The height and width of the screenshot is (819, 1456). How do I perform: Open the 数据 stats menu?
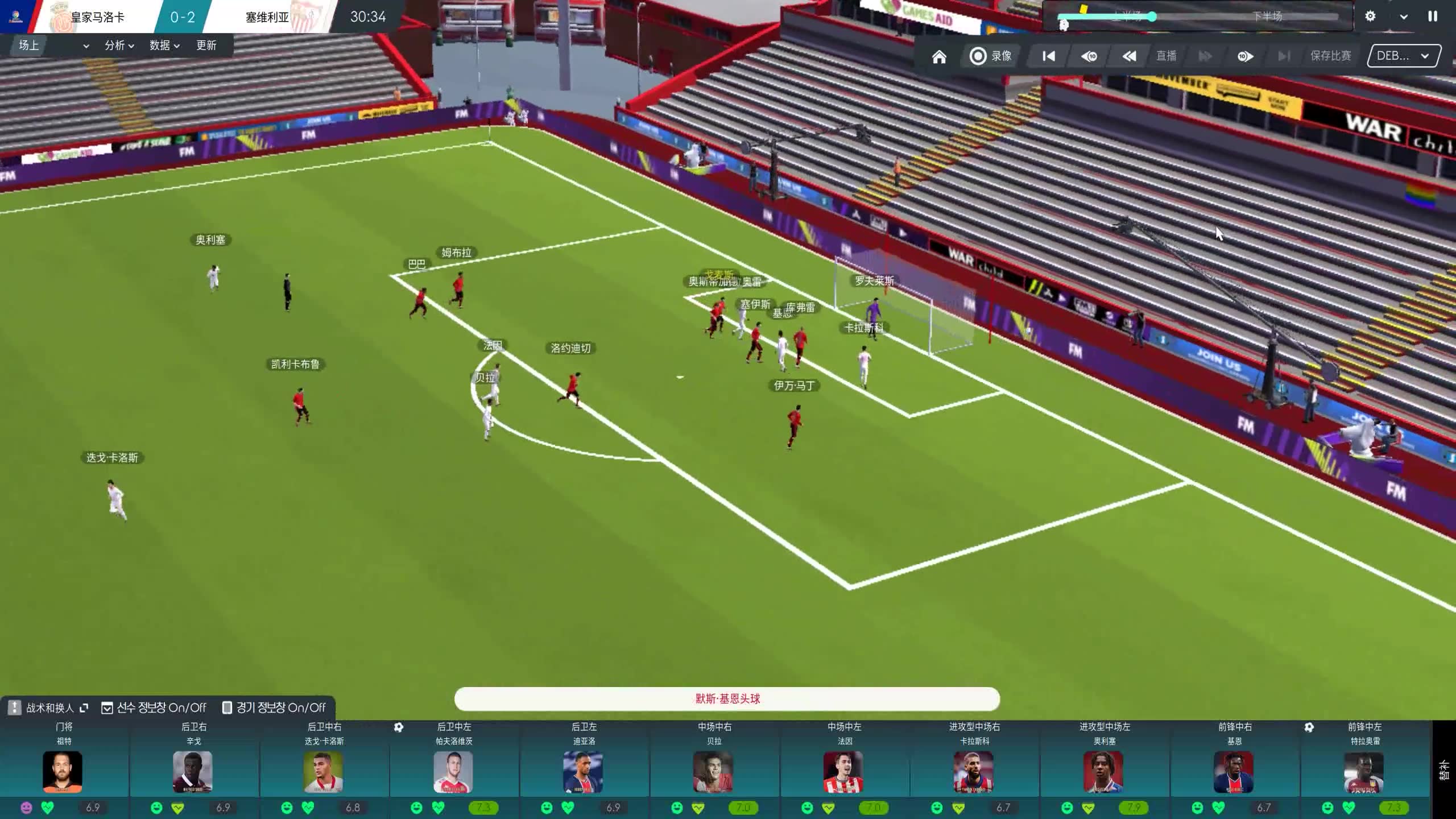coord(164,45)
